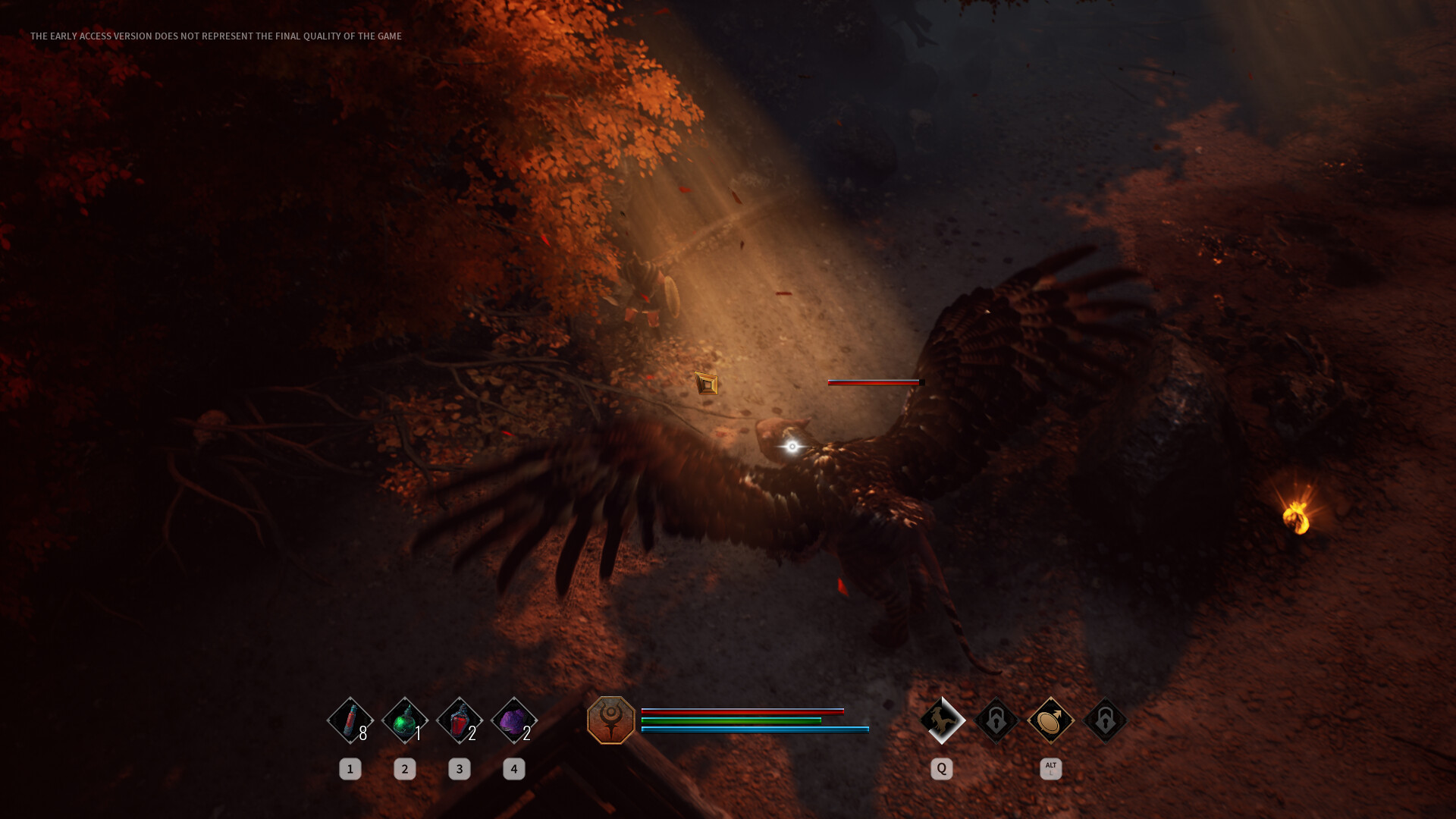The width and height of the screenshot is (1456, 819).
Task: Select the buckler parry ability bound to ALT
Action: click(x=1050, y=720)
